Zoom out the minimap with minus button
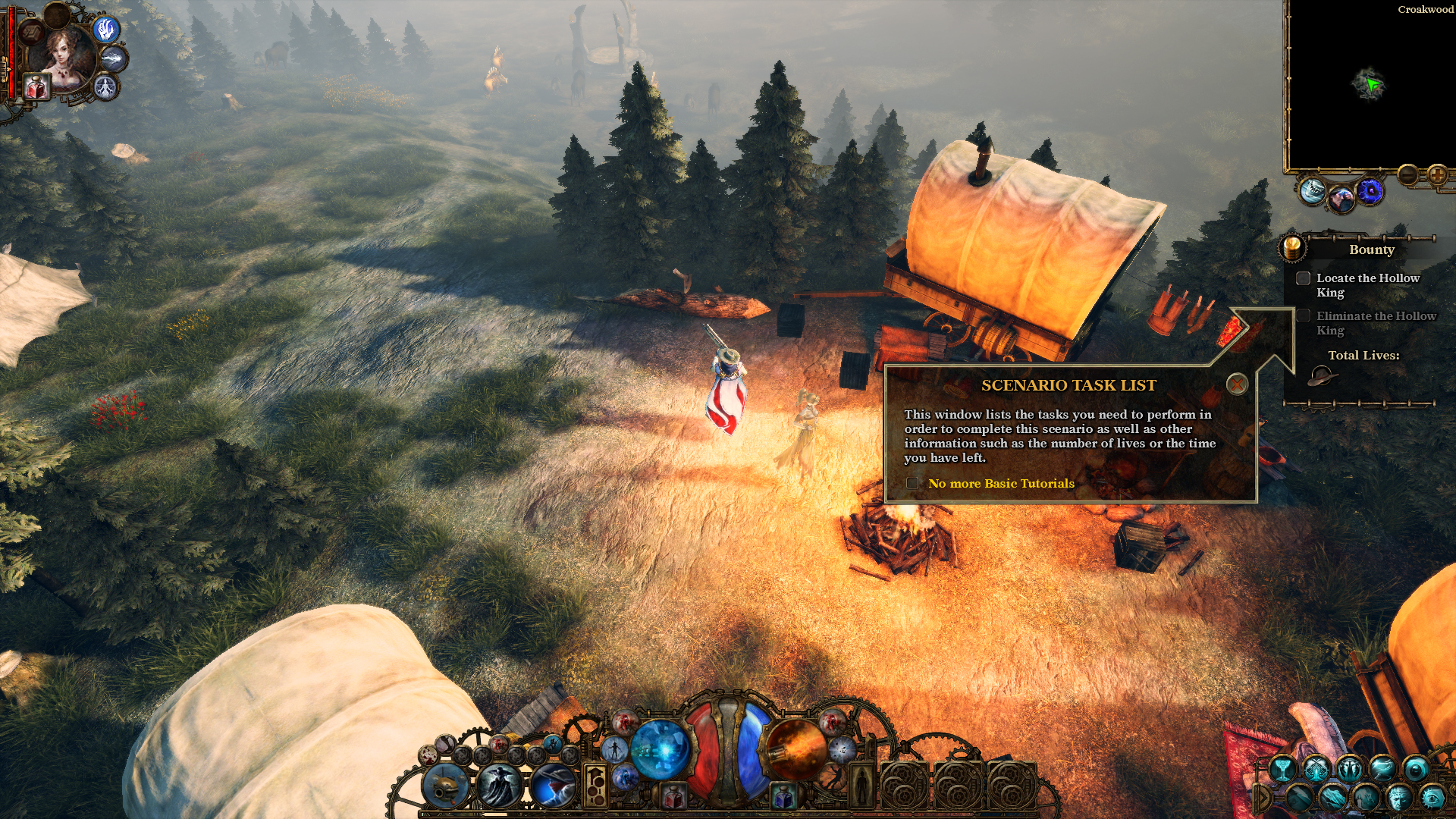This screenshot has width=1456, height=819. click(x=1408, y=175)
